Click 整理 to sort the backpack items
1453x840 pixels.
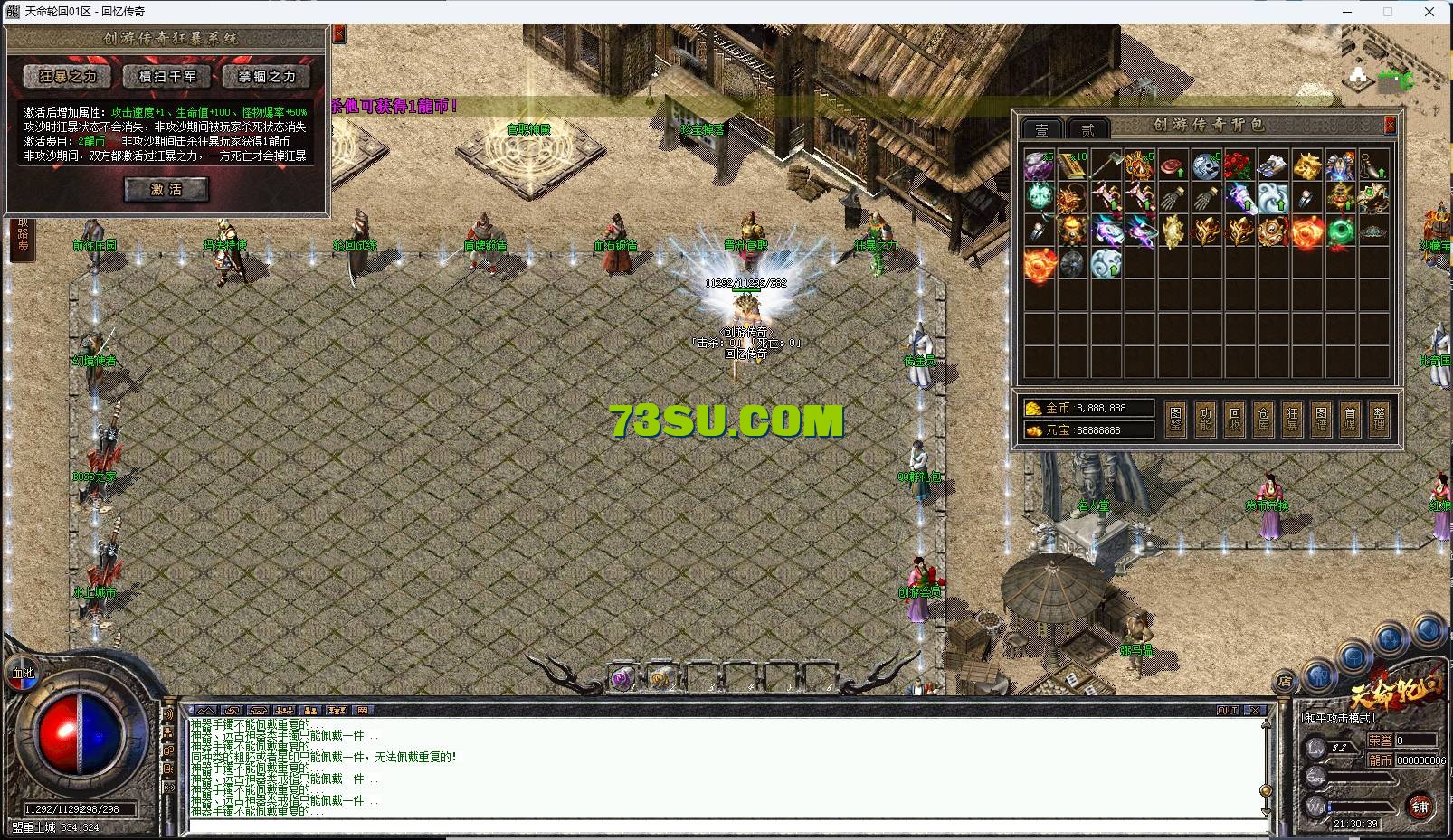point(1379,417)
